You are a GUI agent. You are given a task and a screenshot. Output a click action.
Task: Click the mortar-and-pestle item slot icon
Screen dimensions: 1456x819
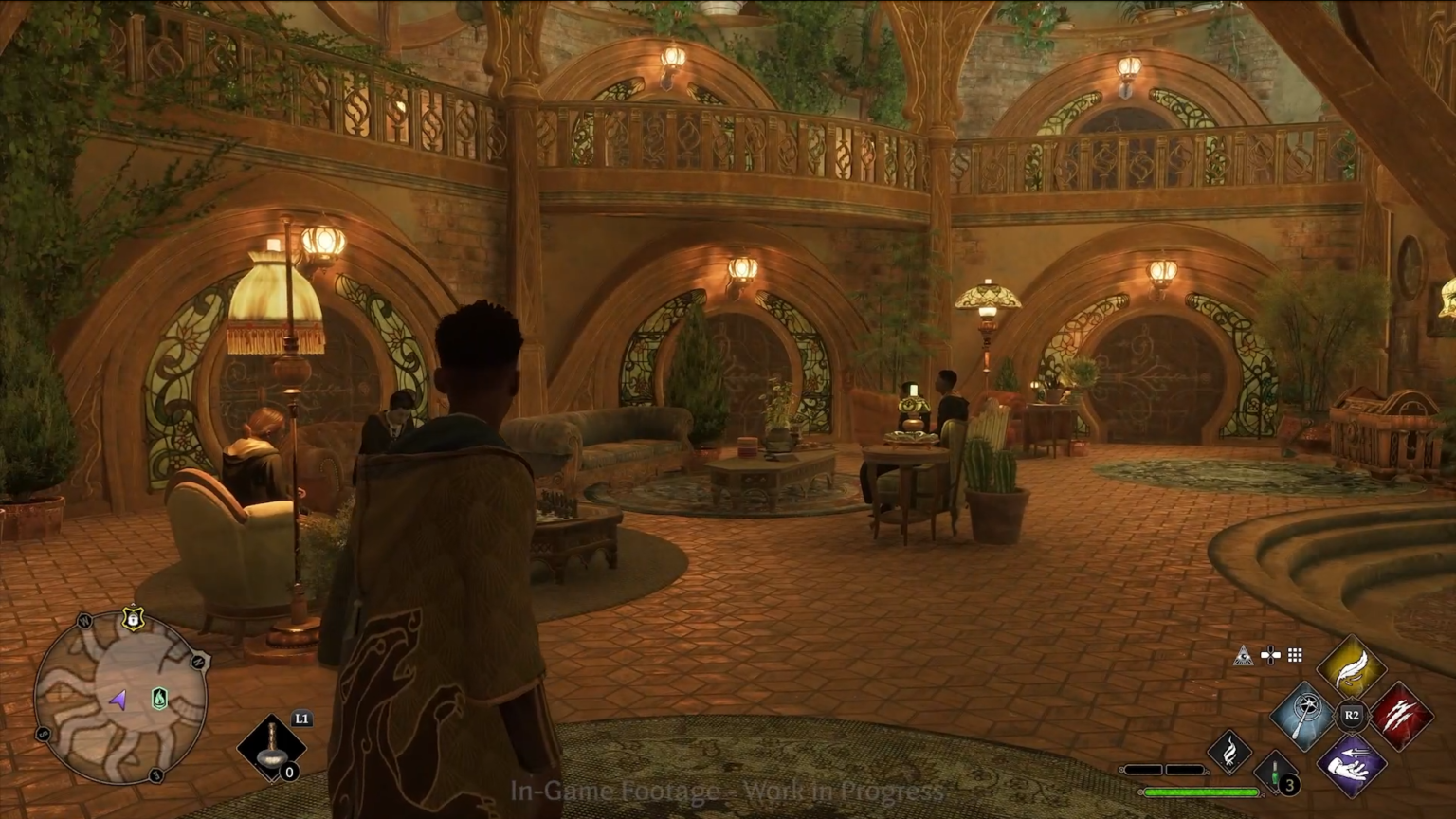(x=272, y=748)
